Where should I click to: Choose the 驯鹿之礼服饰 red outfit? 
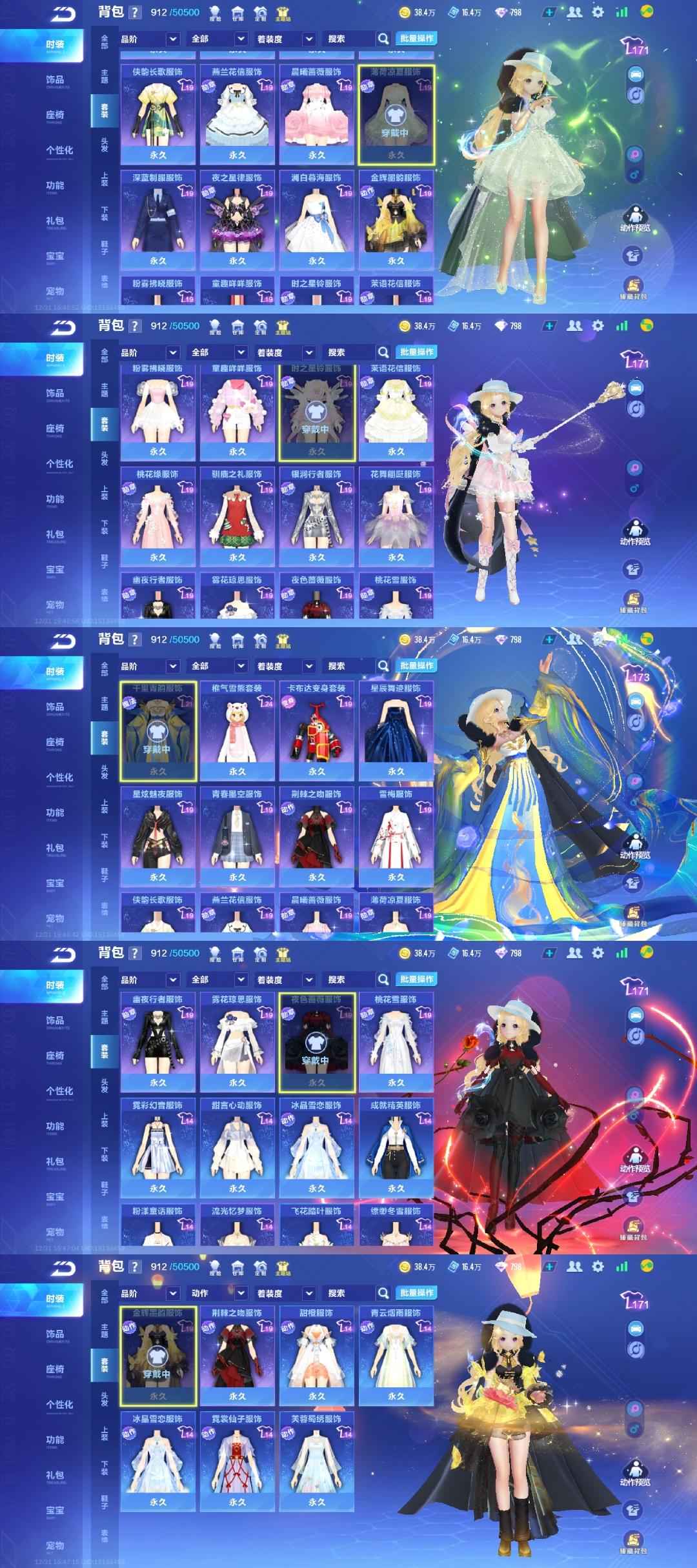coord(237,516)
